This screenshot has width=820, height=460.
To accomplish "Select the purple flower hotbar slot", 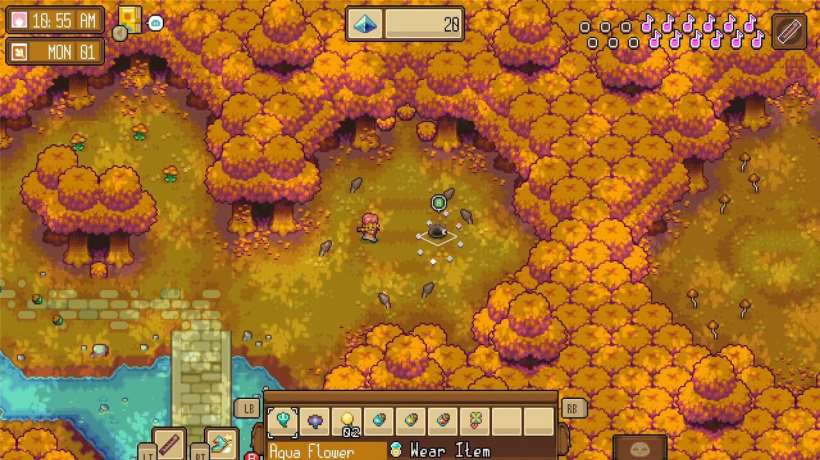I will point(315,421).
